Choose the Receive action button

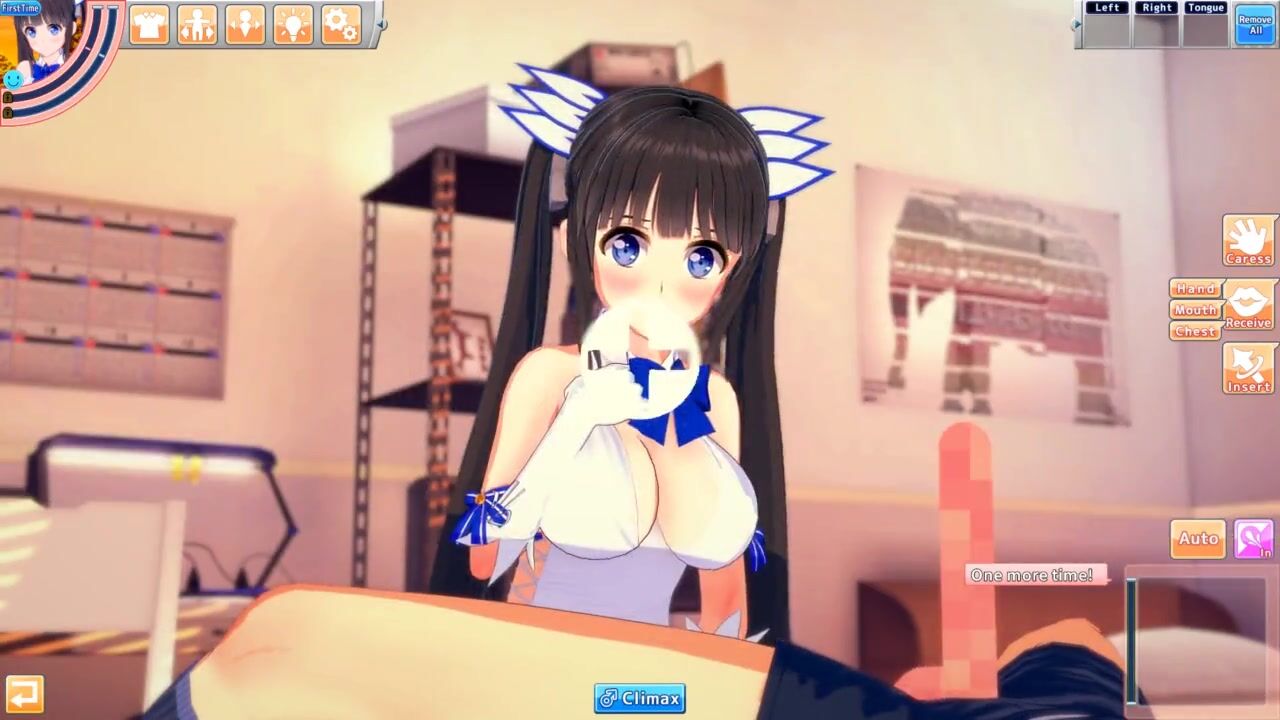tap(1248, 305)
